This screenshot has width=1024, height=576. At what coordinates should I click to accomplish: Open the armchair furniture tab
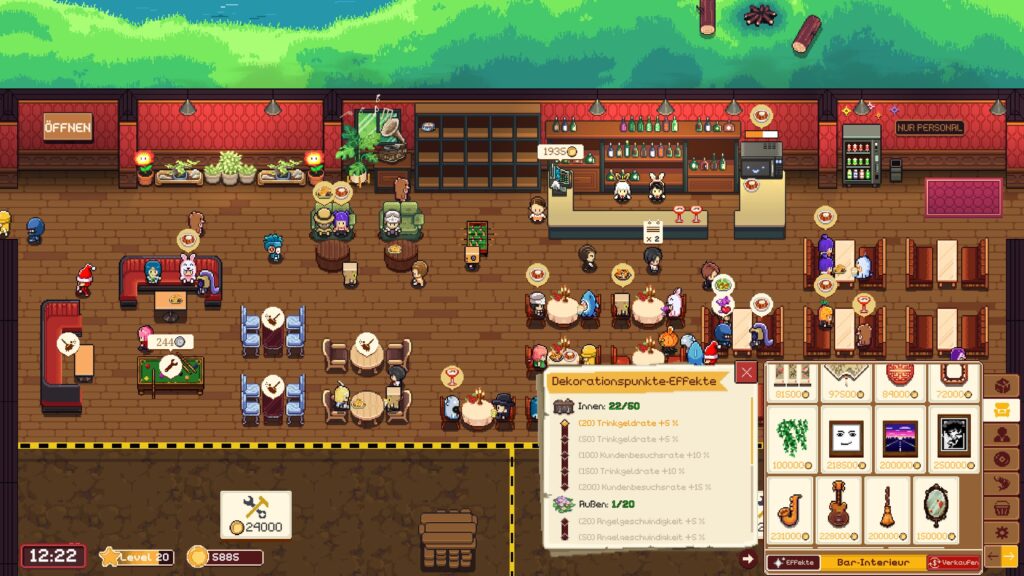[x=1001, y=410]
